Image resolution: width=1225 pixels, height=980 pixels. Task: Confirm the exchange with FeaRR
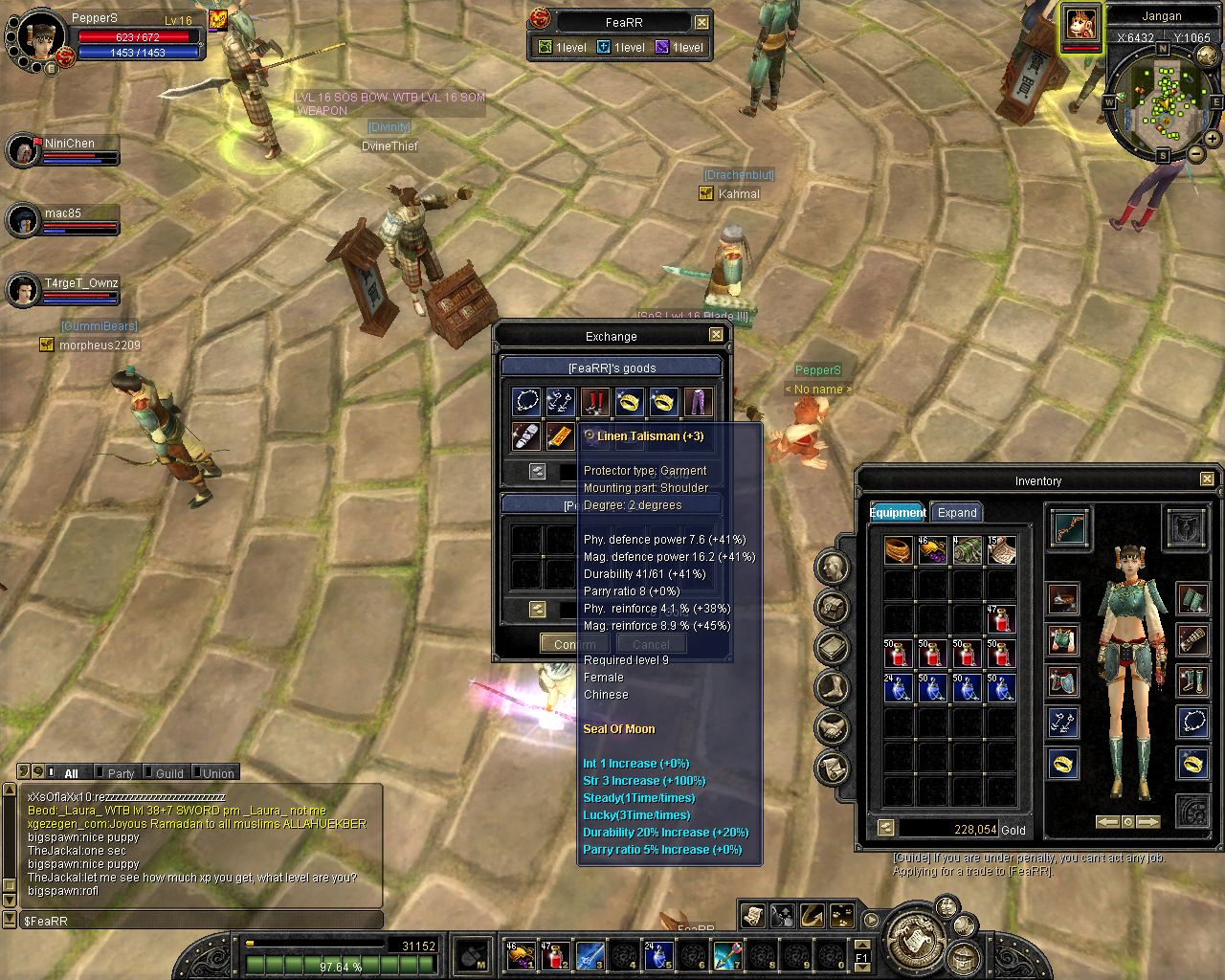[x=574, y=644]
